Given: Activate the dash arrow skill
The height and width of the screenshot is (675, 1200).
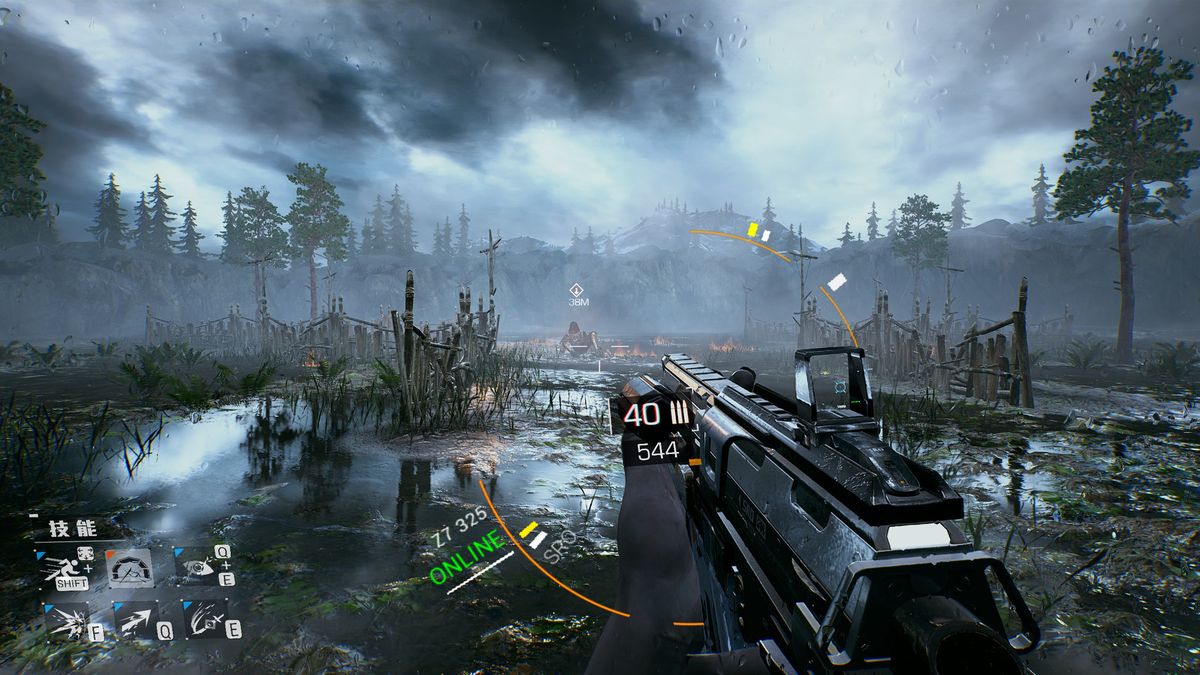Looking at the screenshot, I should tap(135, 620).
